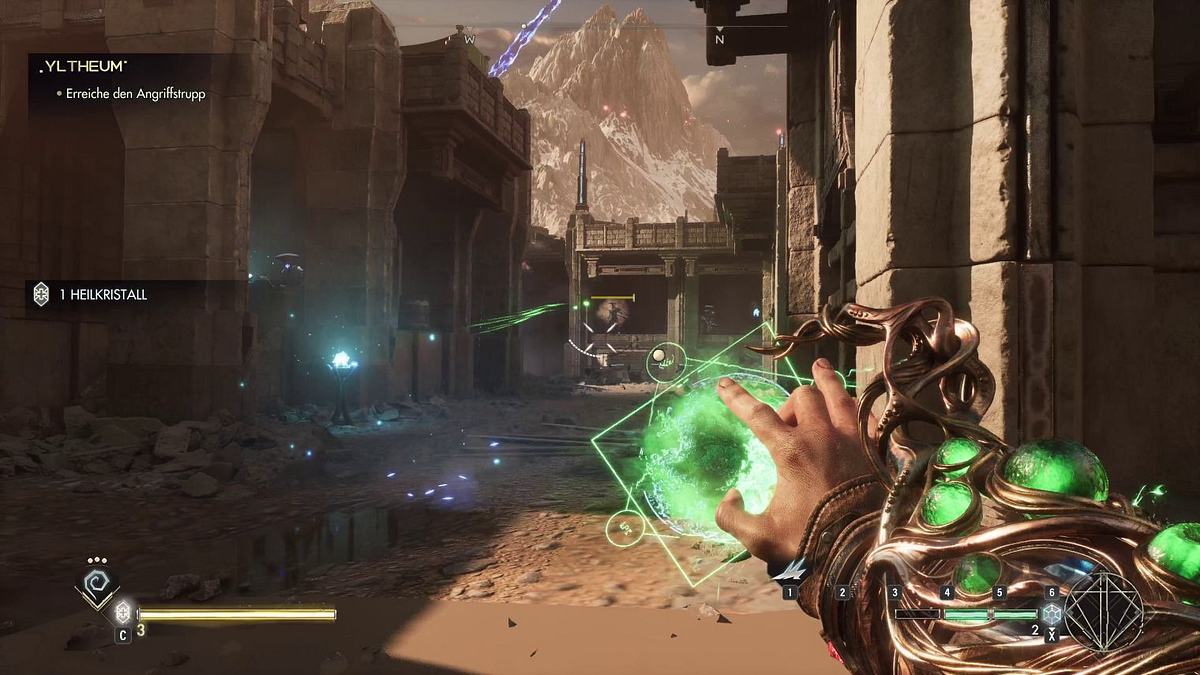Open the circular geometric sigil wheel
Image resolution: width=1200 pixels, height=675 pixels.
[1102, 611]
